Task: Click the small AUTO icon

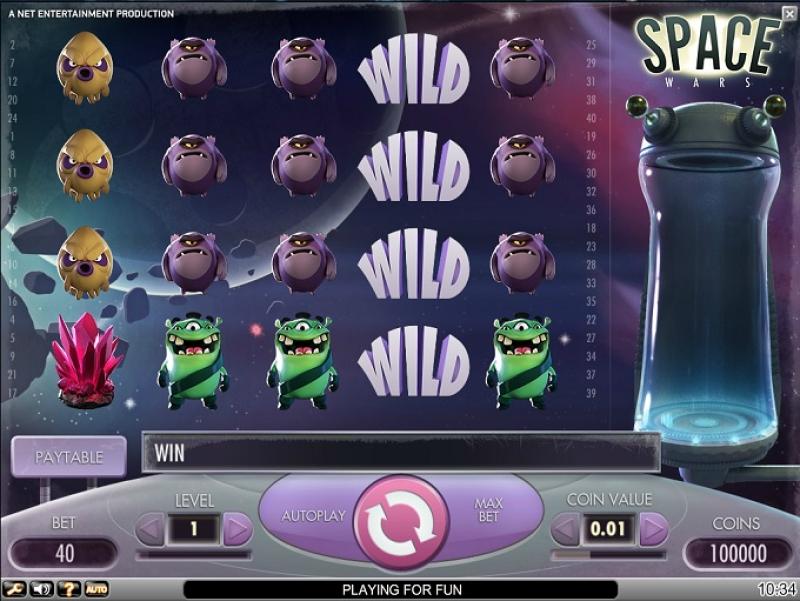Action: click(x=96, y=590)
